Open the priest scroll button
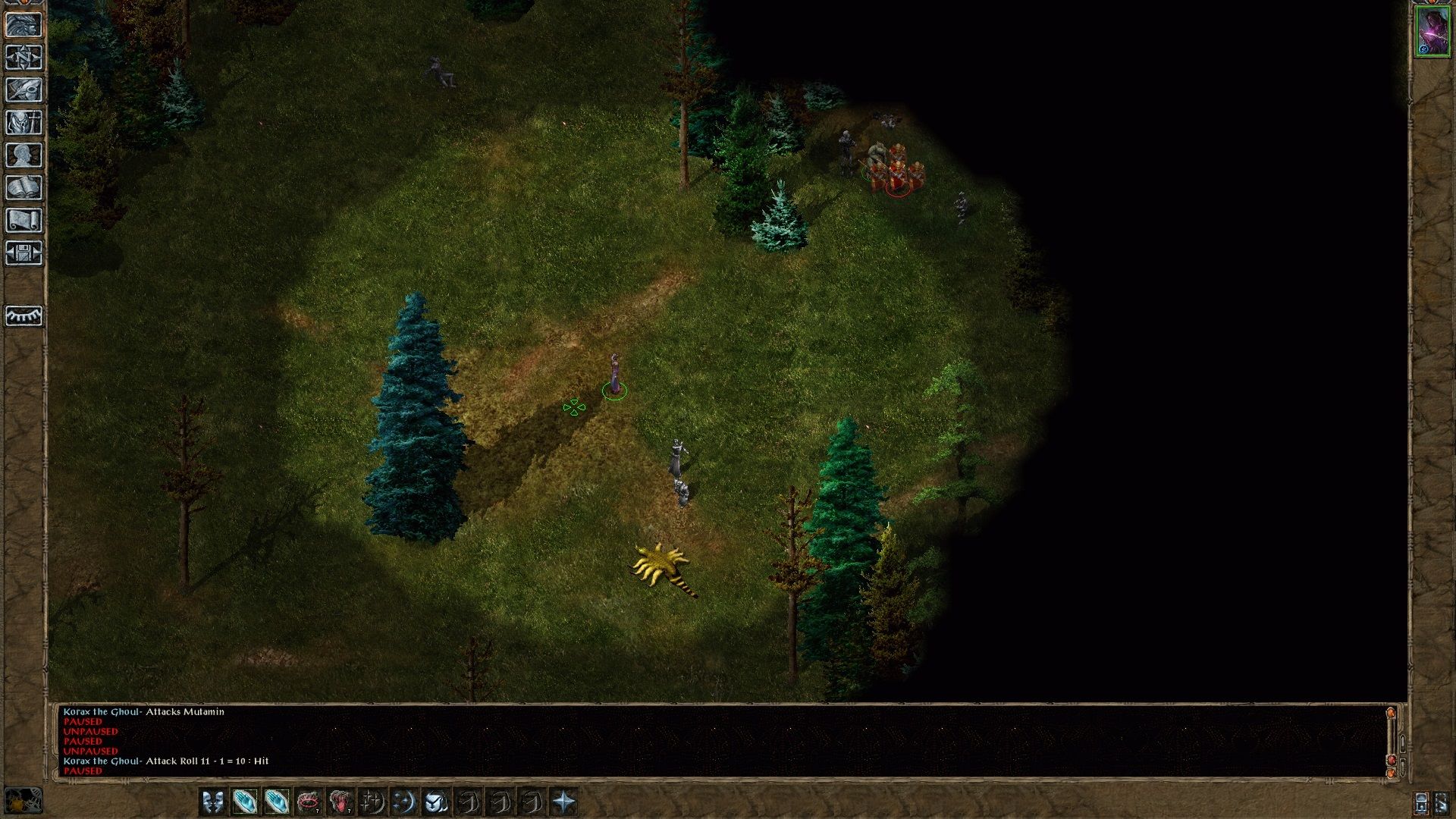Image resolution: width=1456 pixels, height=819 pixels. 24,221
